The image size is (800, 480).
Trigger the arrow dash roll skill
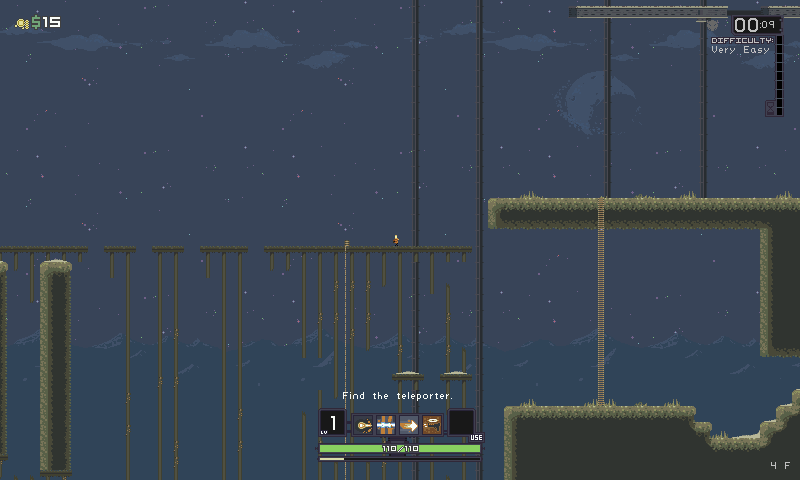point(409,424)
